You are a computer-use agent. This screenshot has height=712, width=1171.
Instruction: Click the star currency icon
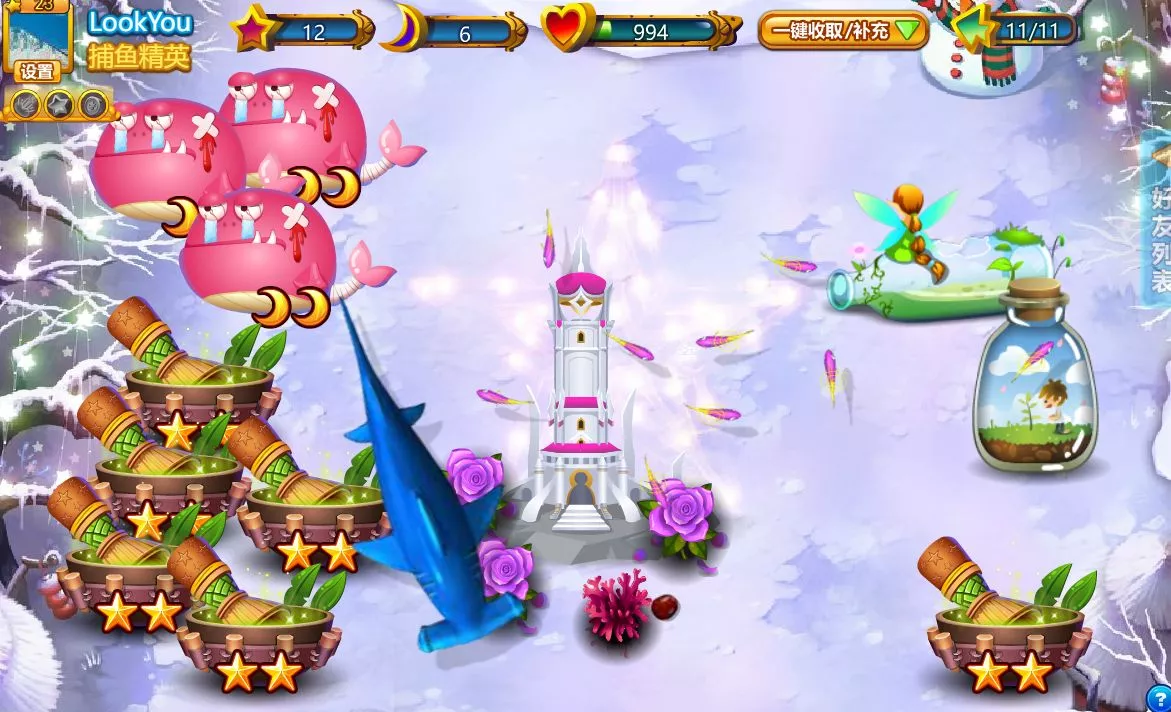click(x=251, y=29)
